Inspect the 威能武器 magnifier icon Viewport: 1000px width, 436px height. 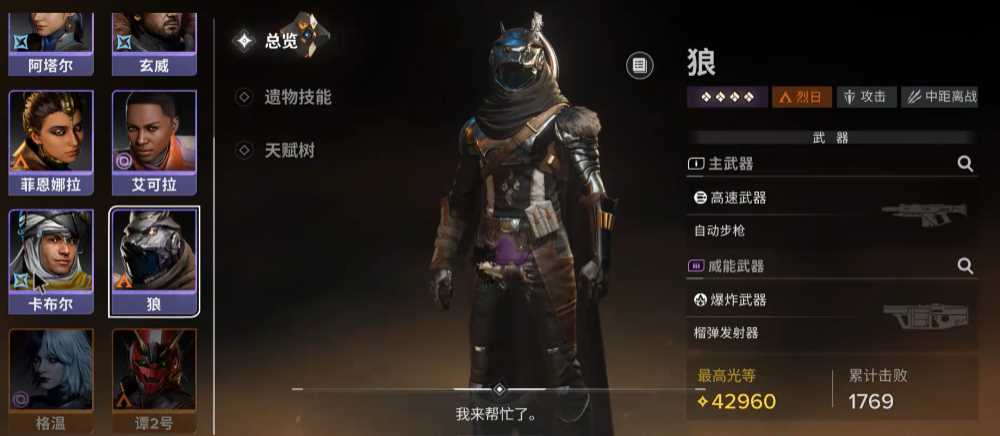pos(965,266)
